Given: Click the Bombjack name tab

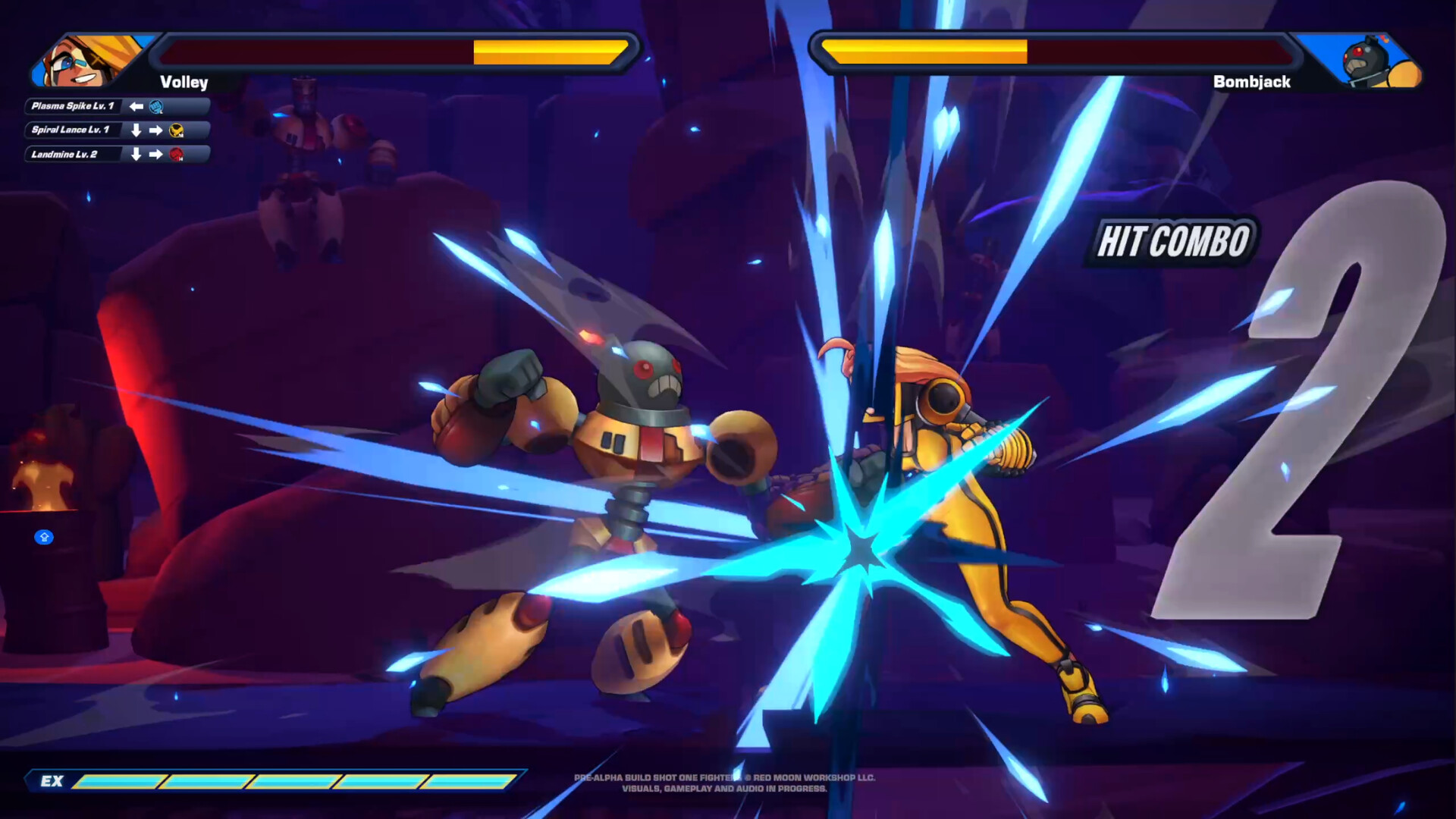Looking at the screenshot, I should tap(1252, 83).
